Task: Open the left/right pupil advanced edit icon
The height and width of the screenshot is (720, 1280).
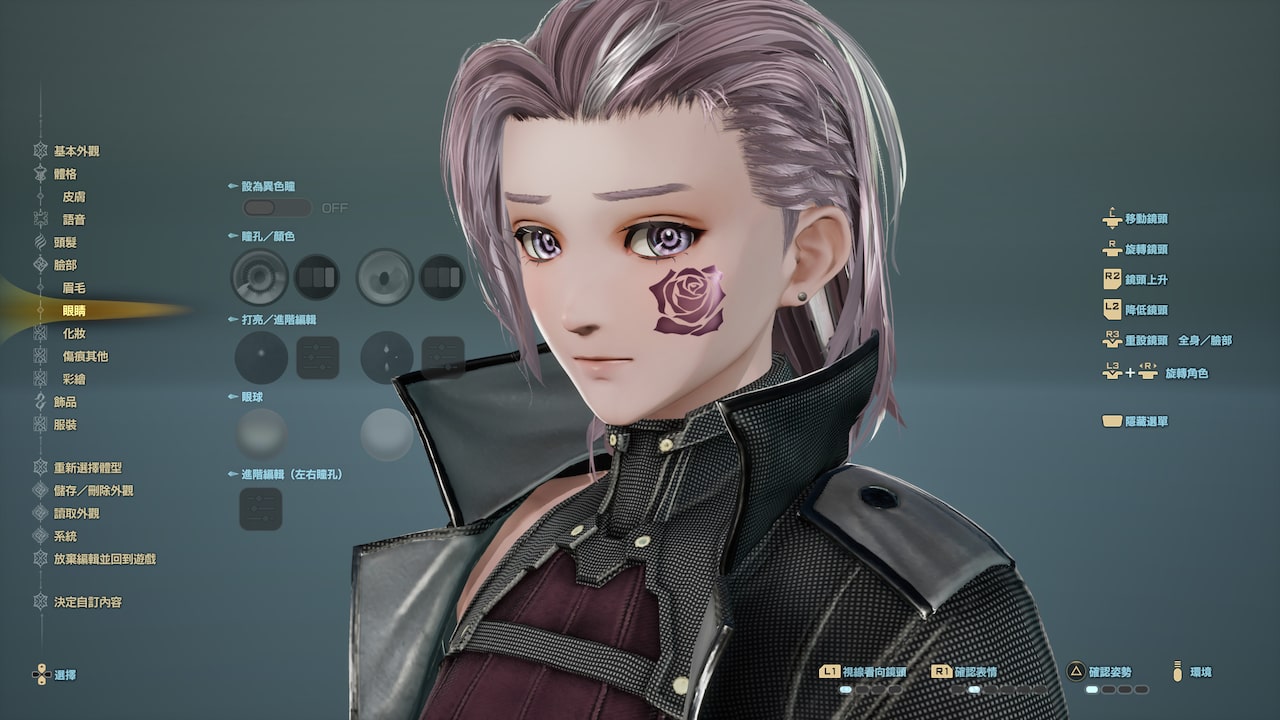Action: 260,508
